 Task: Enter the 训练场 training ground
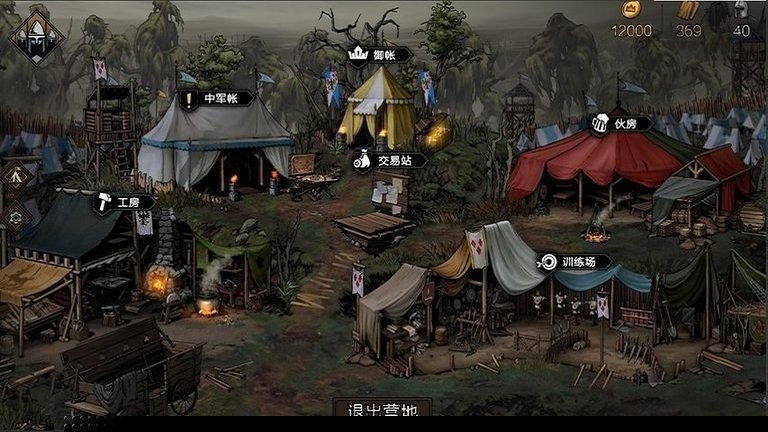(574, 262)
